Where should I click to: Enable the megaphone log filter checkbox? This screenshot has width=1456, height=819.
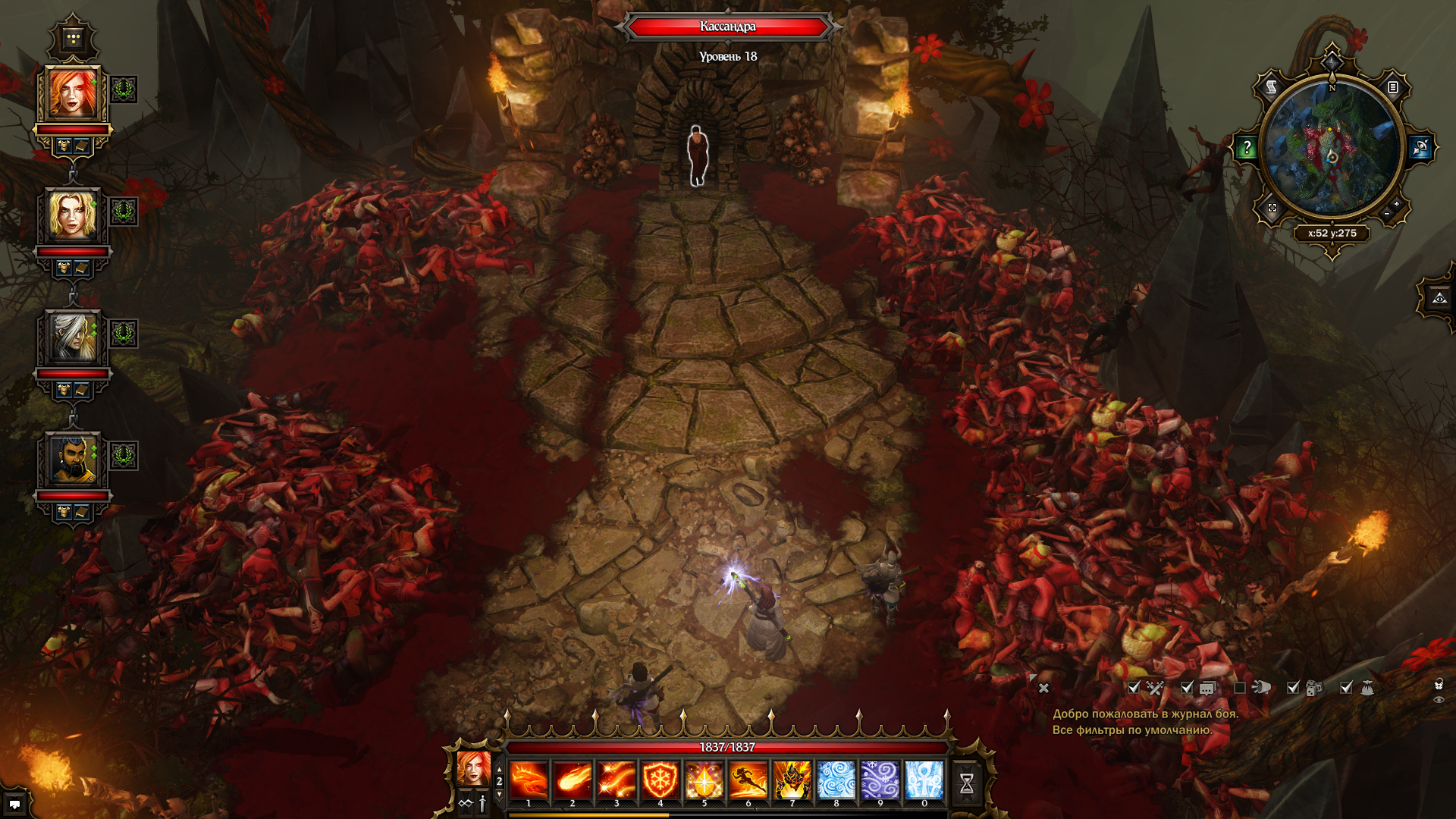1240,688
